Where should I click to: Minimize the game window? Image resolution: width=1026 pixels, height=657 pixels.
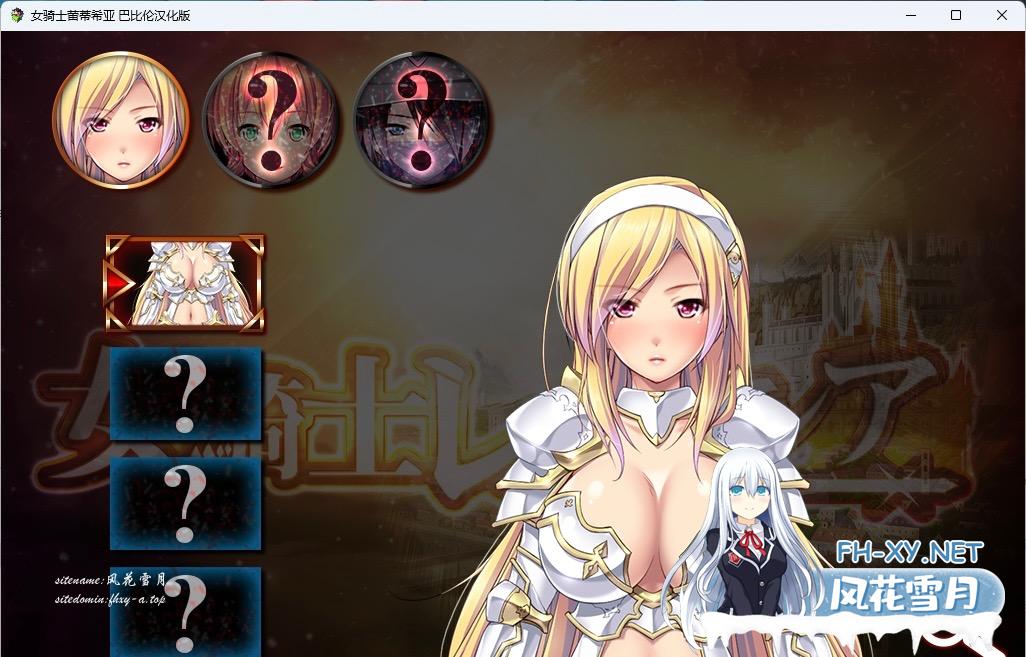tap(910, 15)
